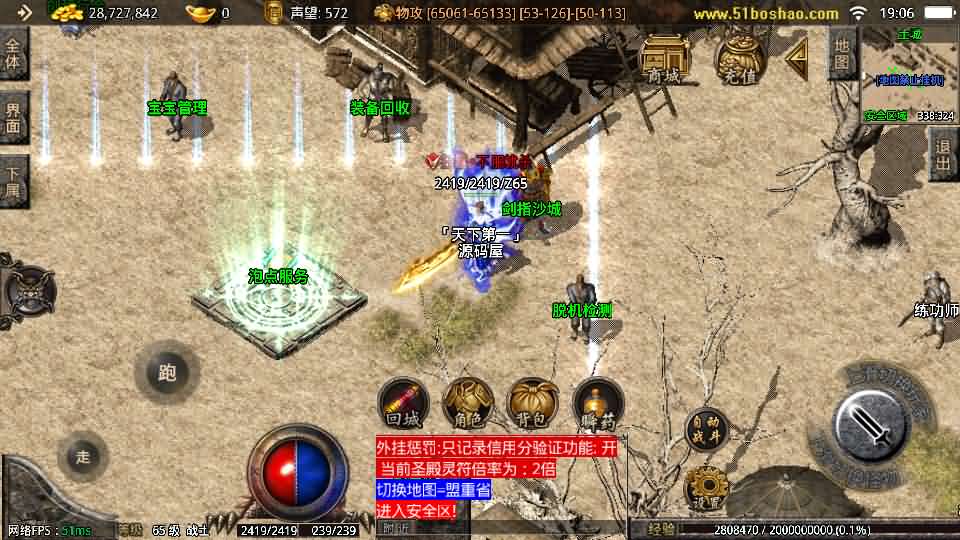
Task: Open the 设置 gear settings
Action: coord(707,489)
